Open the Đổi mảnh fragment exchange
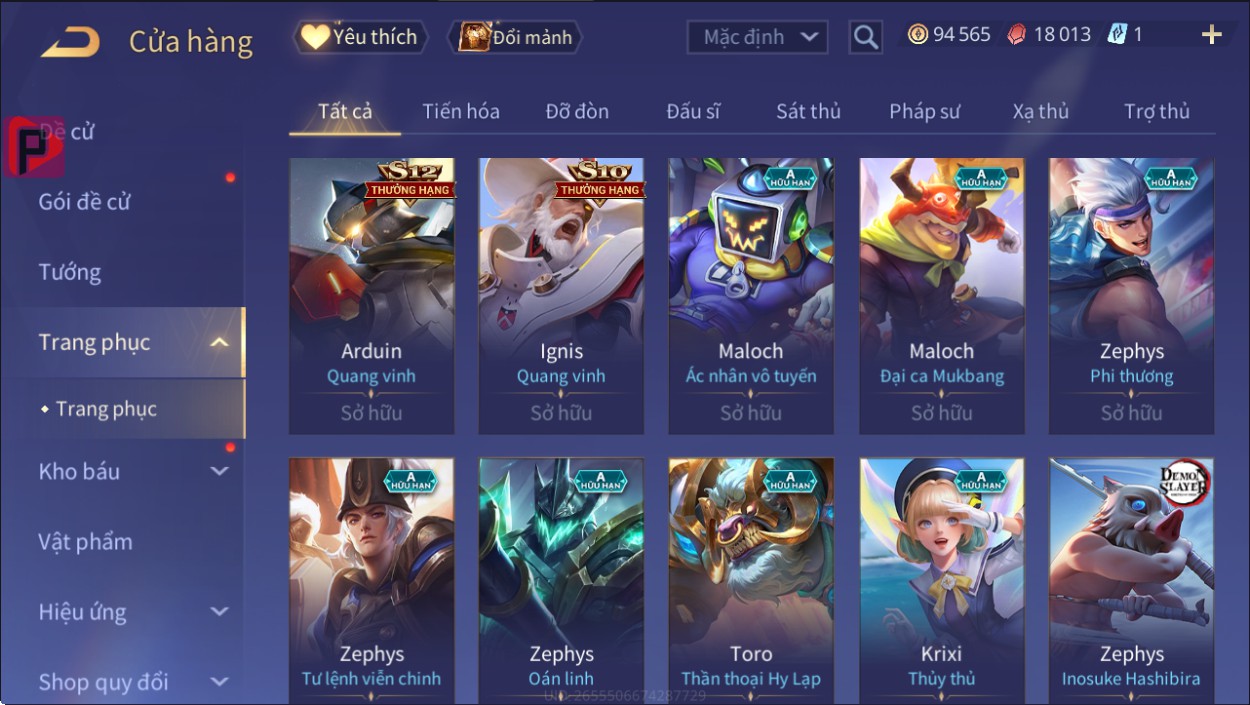Viewport: 1250px width, 705px height. [515, 38]
